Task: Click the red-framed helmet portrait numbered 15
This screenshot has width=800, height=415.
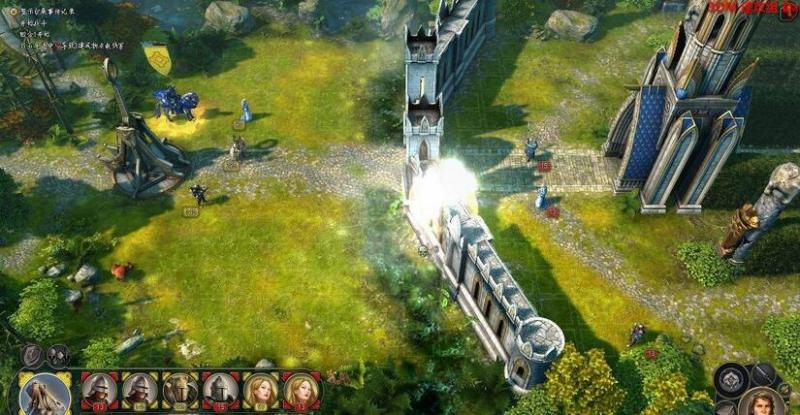Action: 221,390
